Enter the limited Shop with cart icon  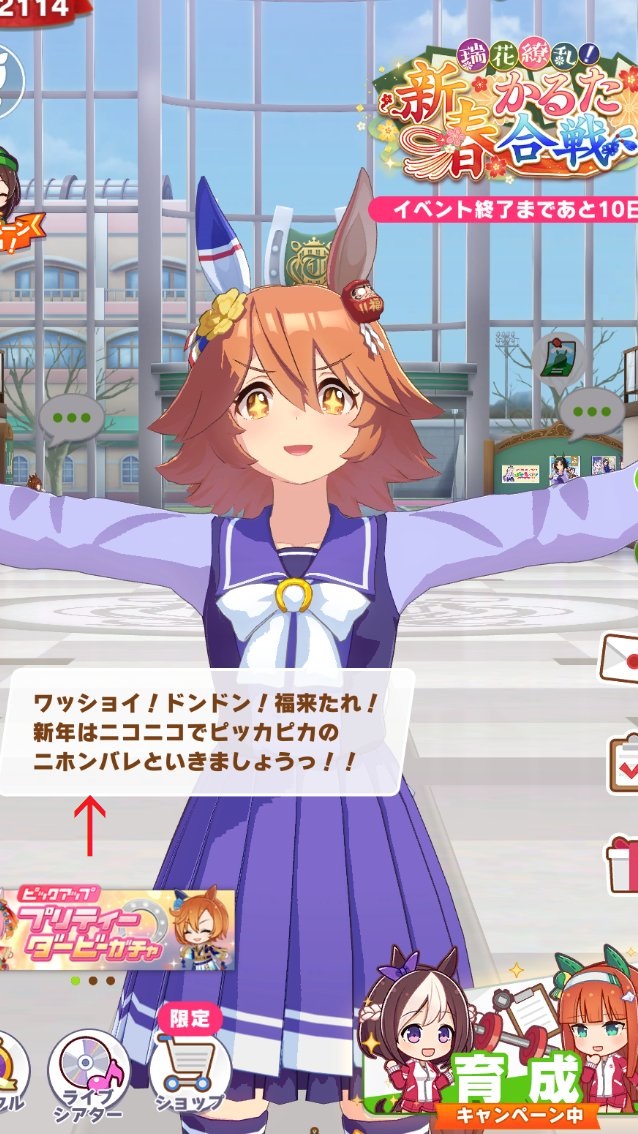tap(189, 1070)
